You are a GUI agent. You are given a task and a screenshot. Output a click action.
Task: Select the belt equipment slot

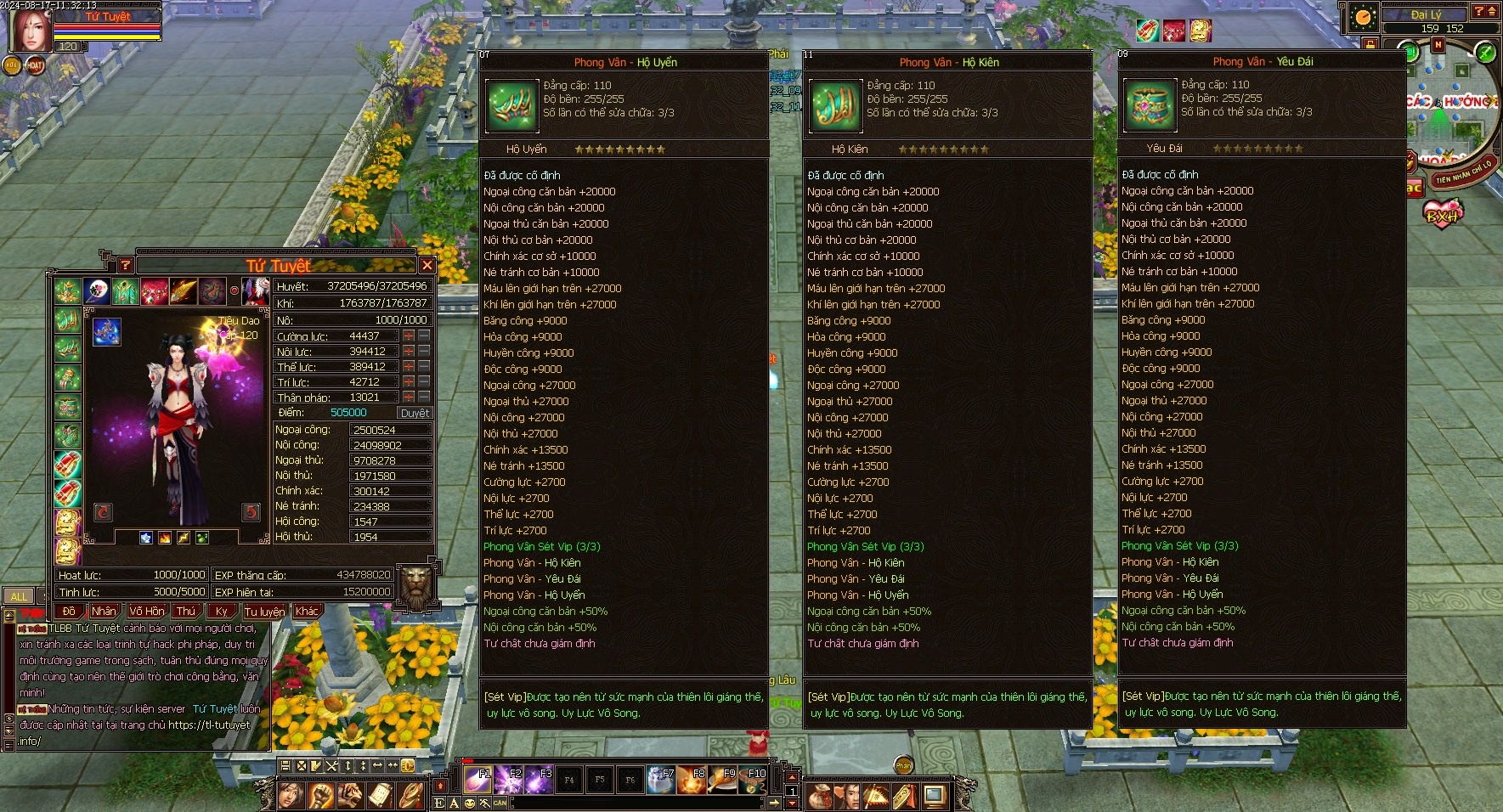pyautogui.click(x=68, y=406)
